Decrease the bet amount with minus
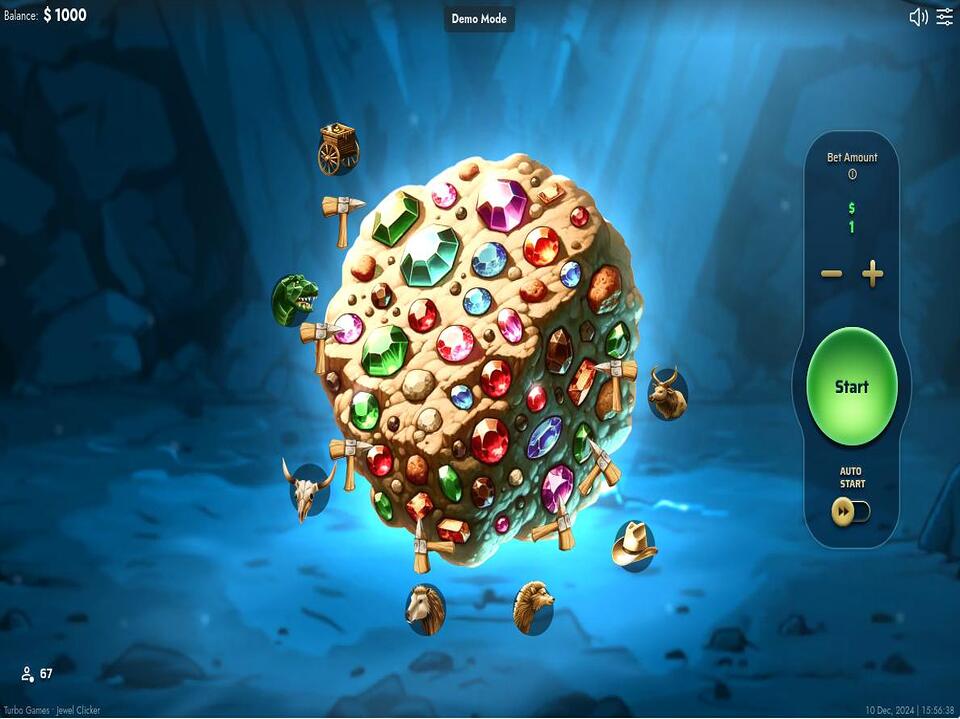 coord(831,274)
